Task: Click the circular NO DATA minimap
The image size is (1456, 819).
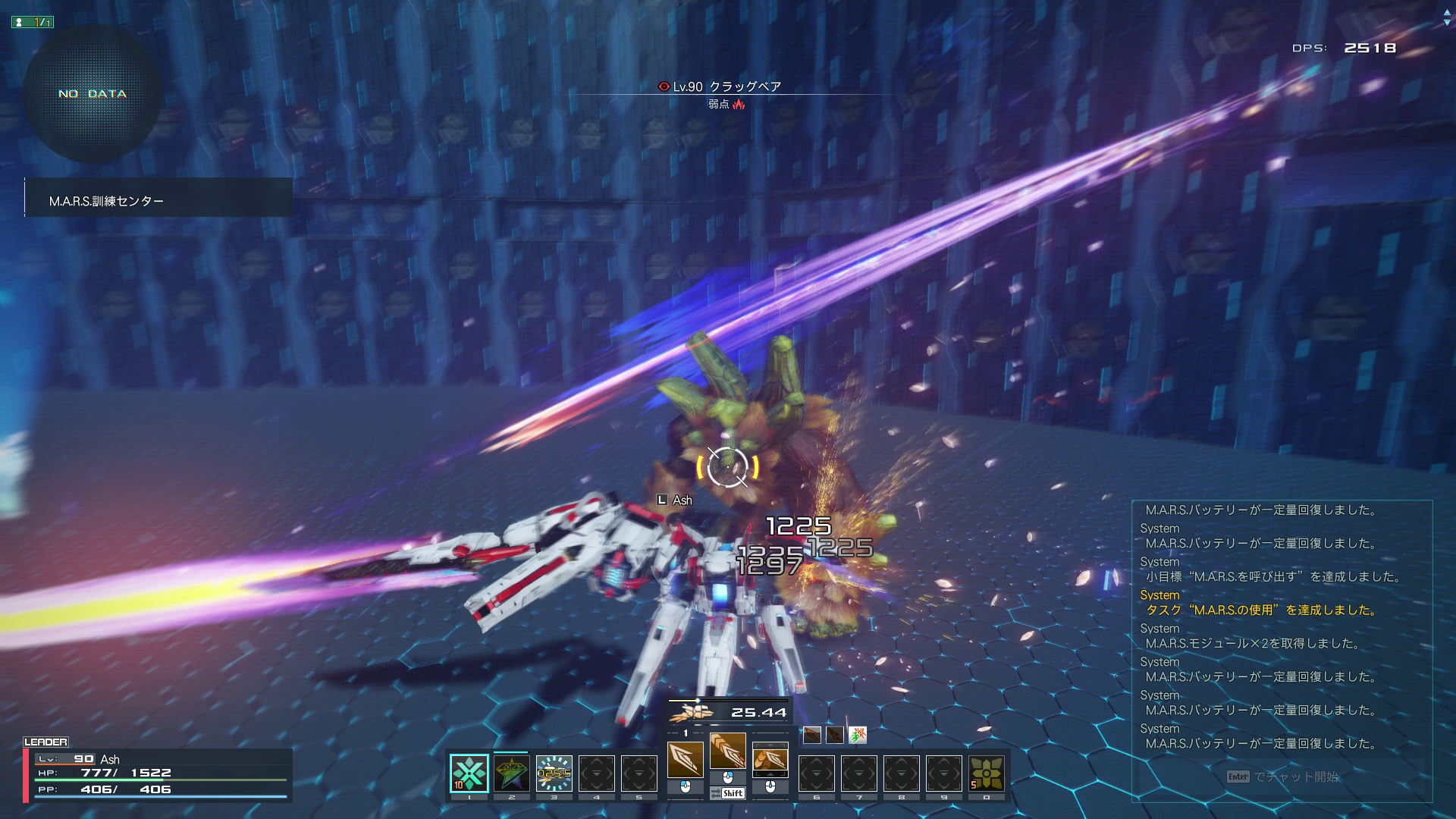Action: (x=93, y=94)
